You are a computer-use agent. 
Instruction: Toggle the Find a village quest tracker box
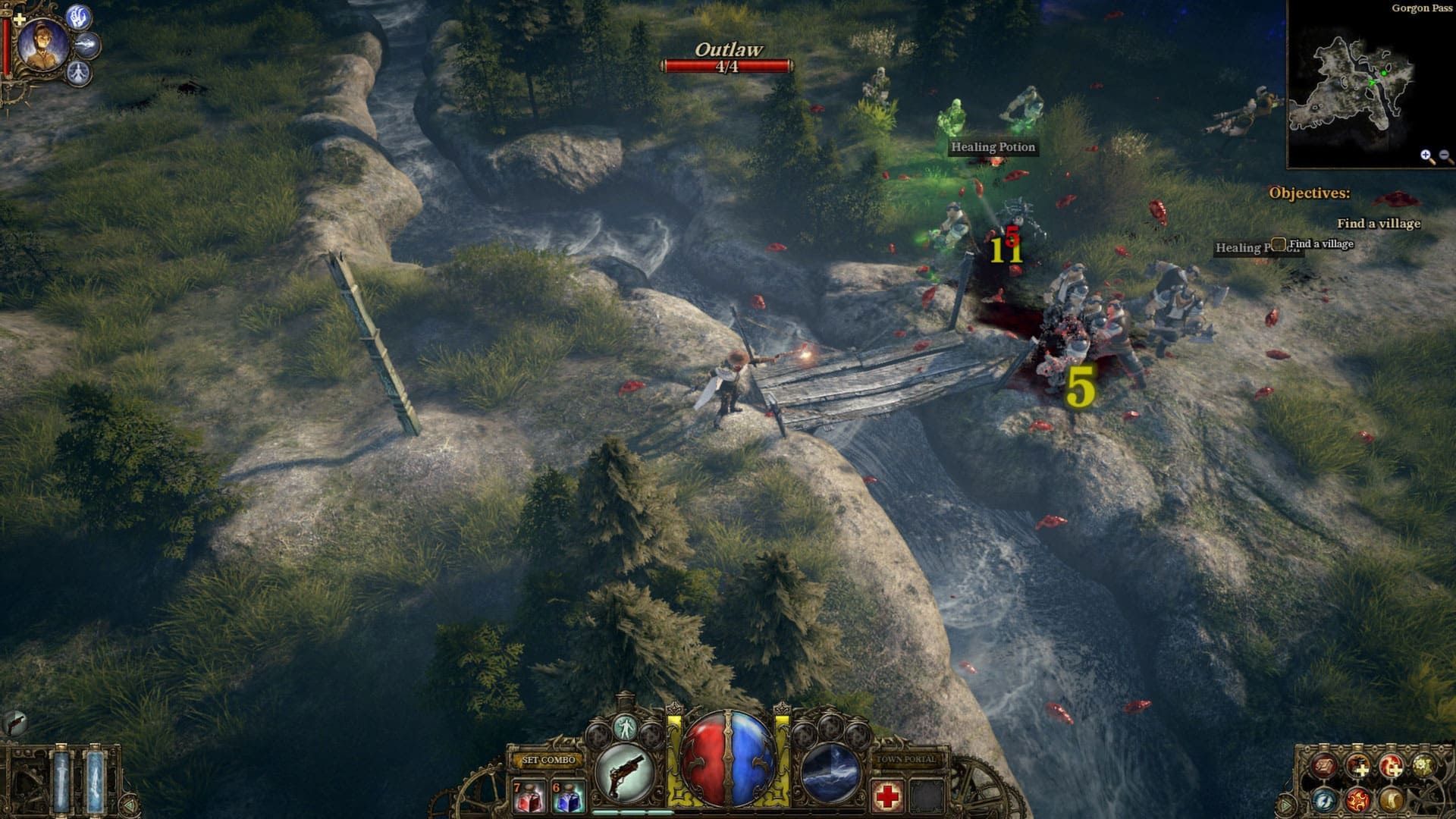1279,245
